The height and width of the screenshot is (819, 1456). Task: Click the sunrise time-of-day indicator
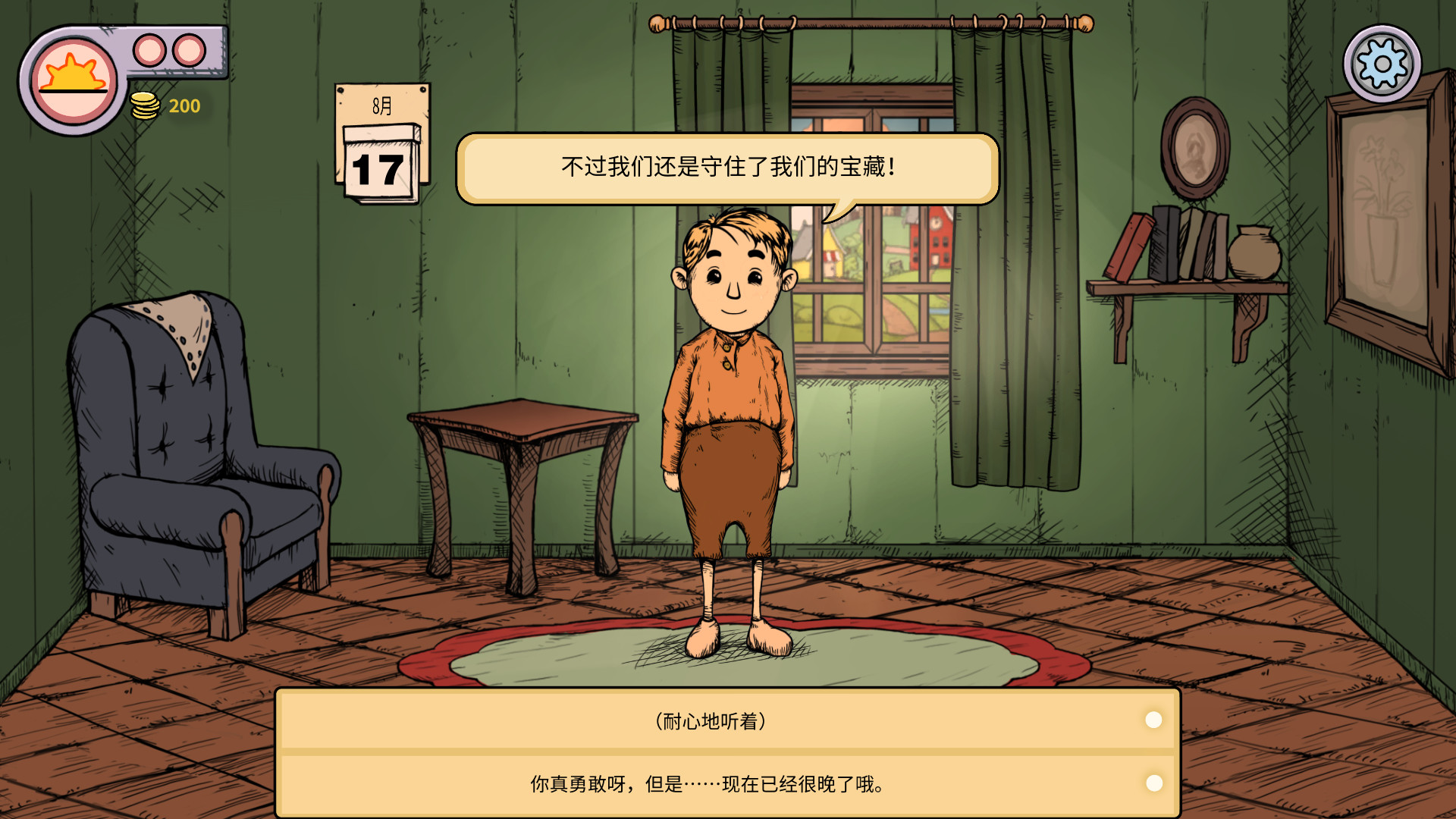pos(72,74)
